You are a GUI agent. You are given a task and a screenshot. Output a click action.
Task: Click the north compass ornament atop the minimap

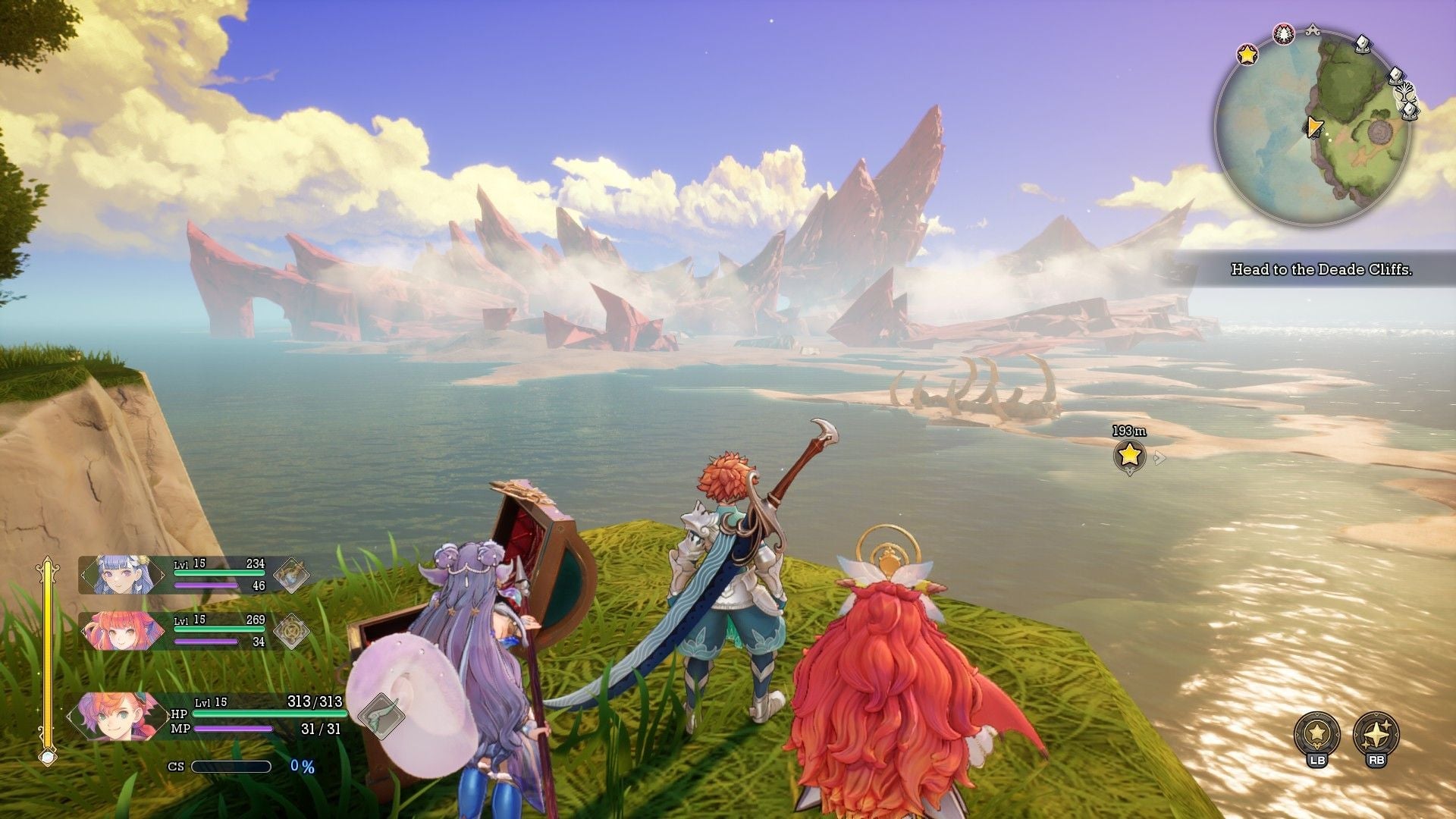[x=1313, y=29]
